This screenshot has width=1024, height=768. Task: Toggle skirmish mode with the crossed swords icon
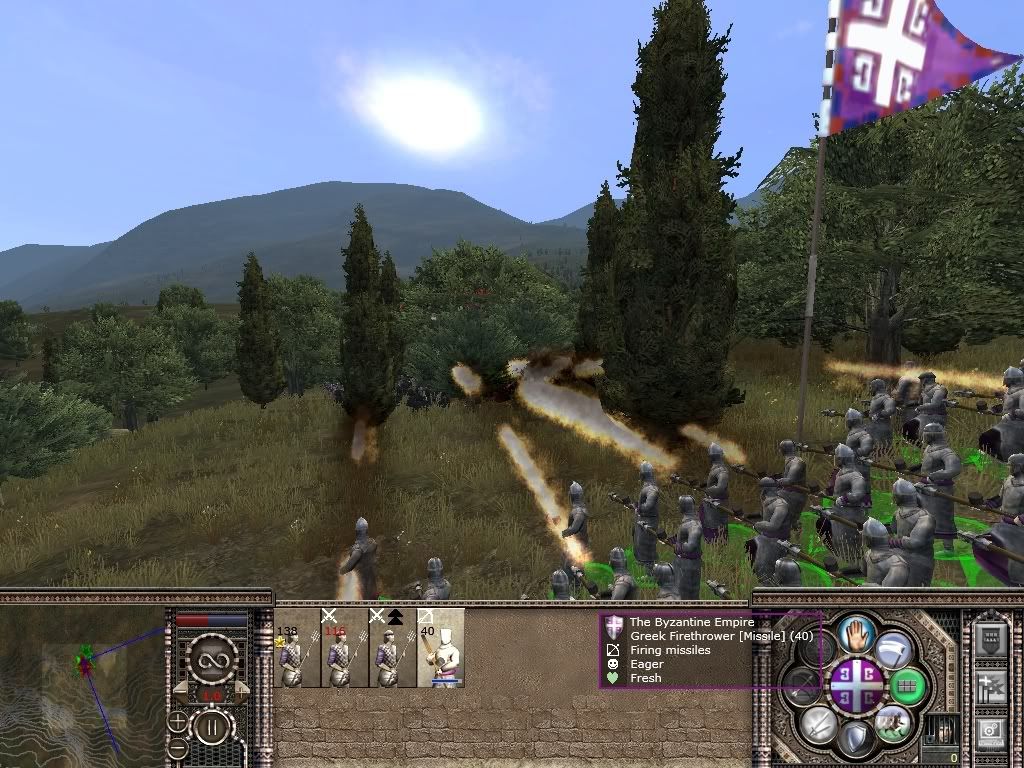coord(820,722)
